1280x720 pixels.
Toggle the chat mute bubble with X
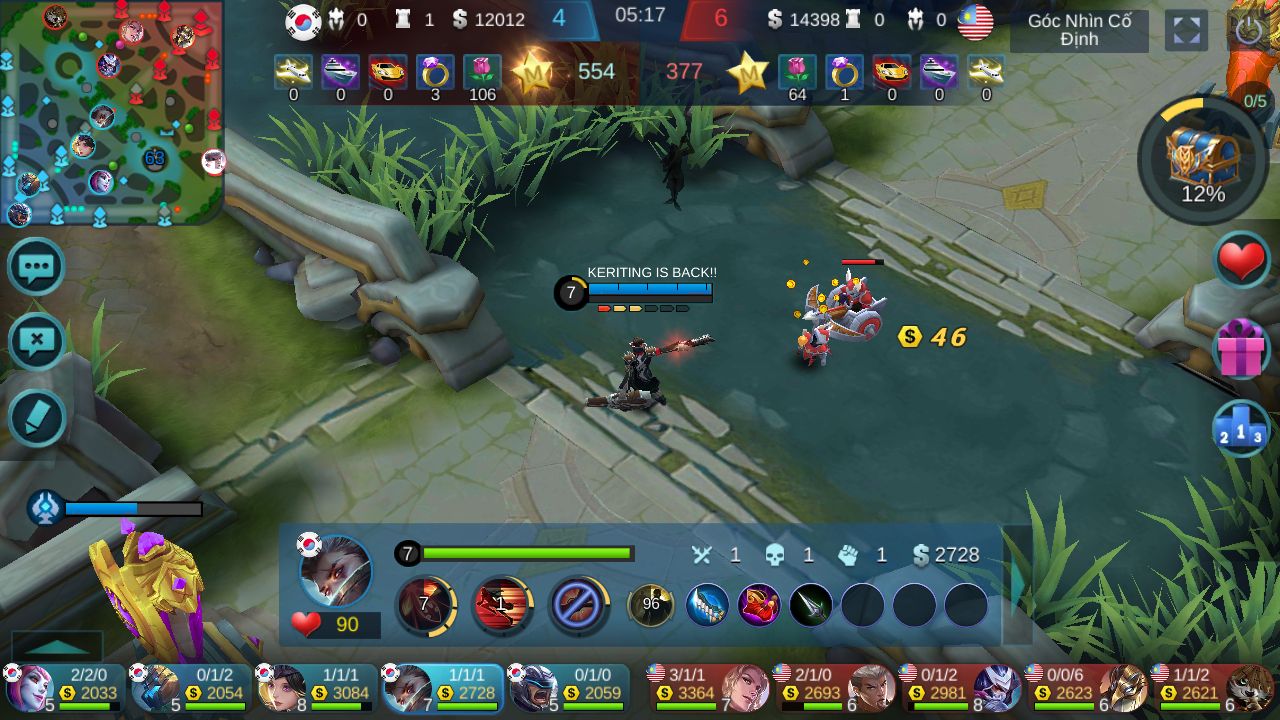(37, 342)
